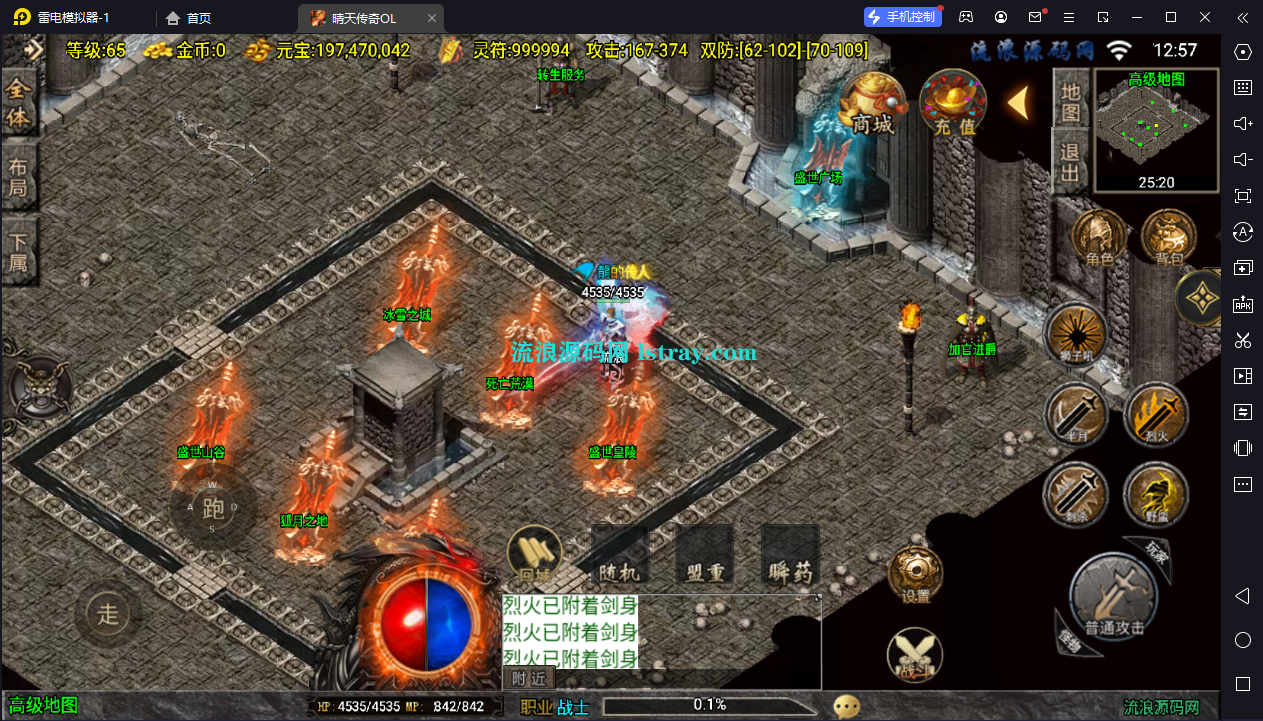Screen dimensions: 1263x721
Task: Open the 背包 backpack
Action: pos(1168,239)
